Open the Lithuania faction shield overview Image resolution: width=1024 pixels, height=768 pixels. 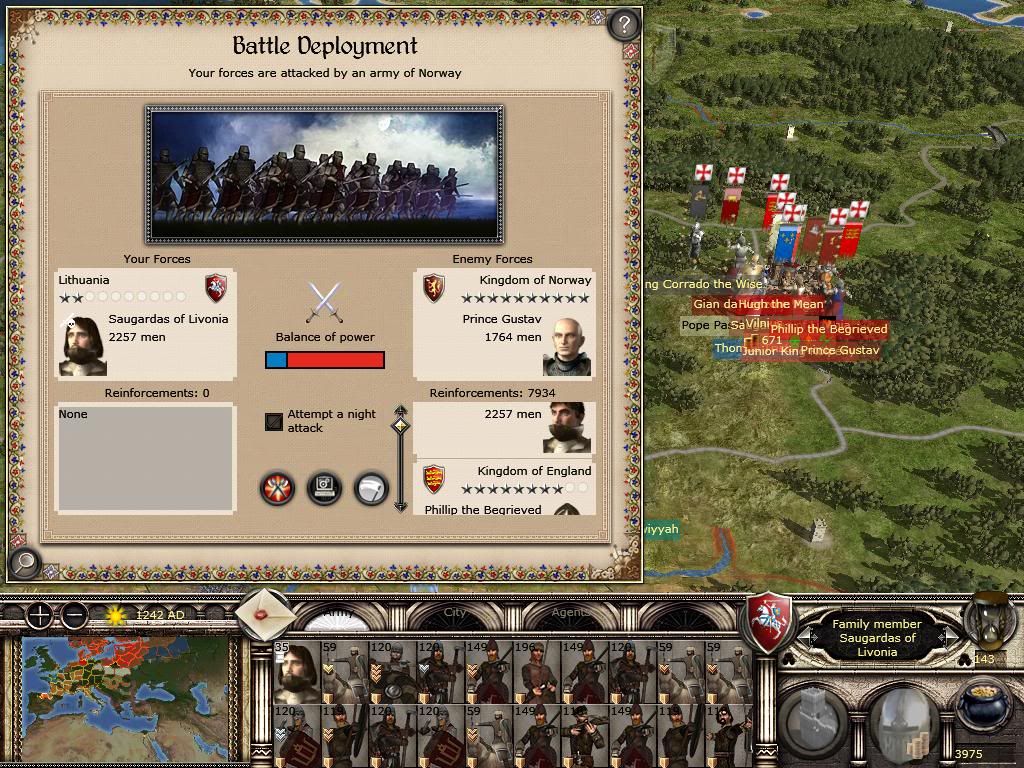[769, 622]
